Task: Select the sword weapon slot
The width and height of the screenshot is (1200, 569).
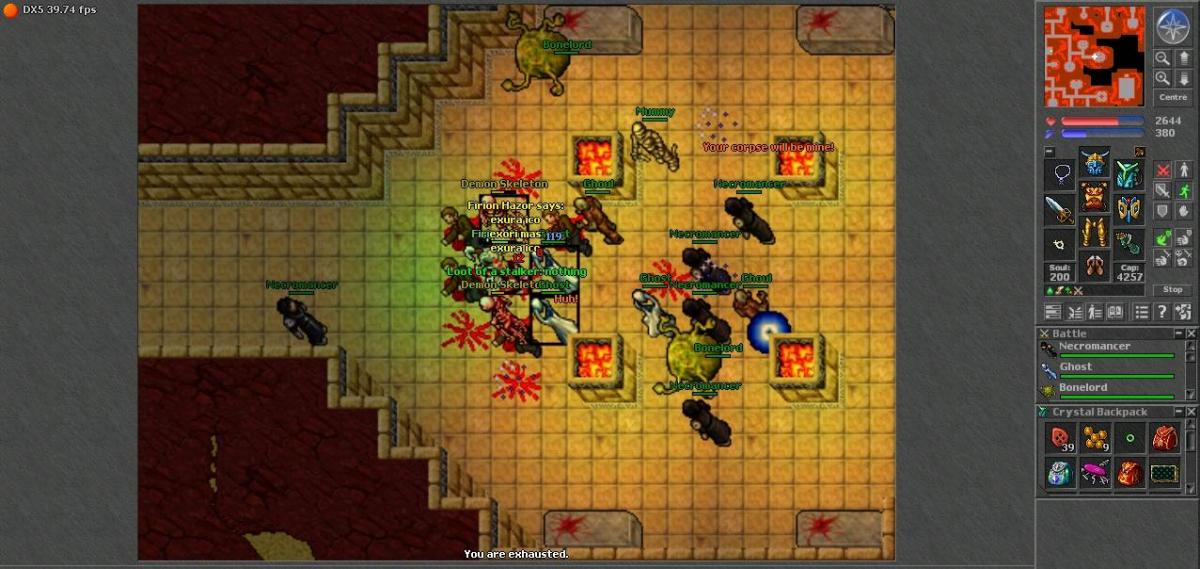Action: (1060, 210)
